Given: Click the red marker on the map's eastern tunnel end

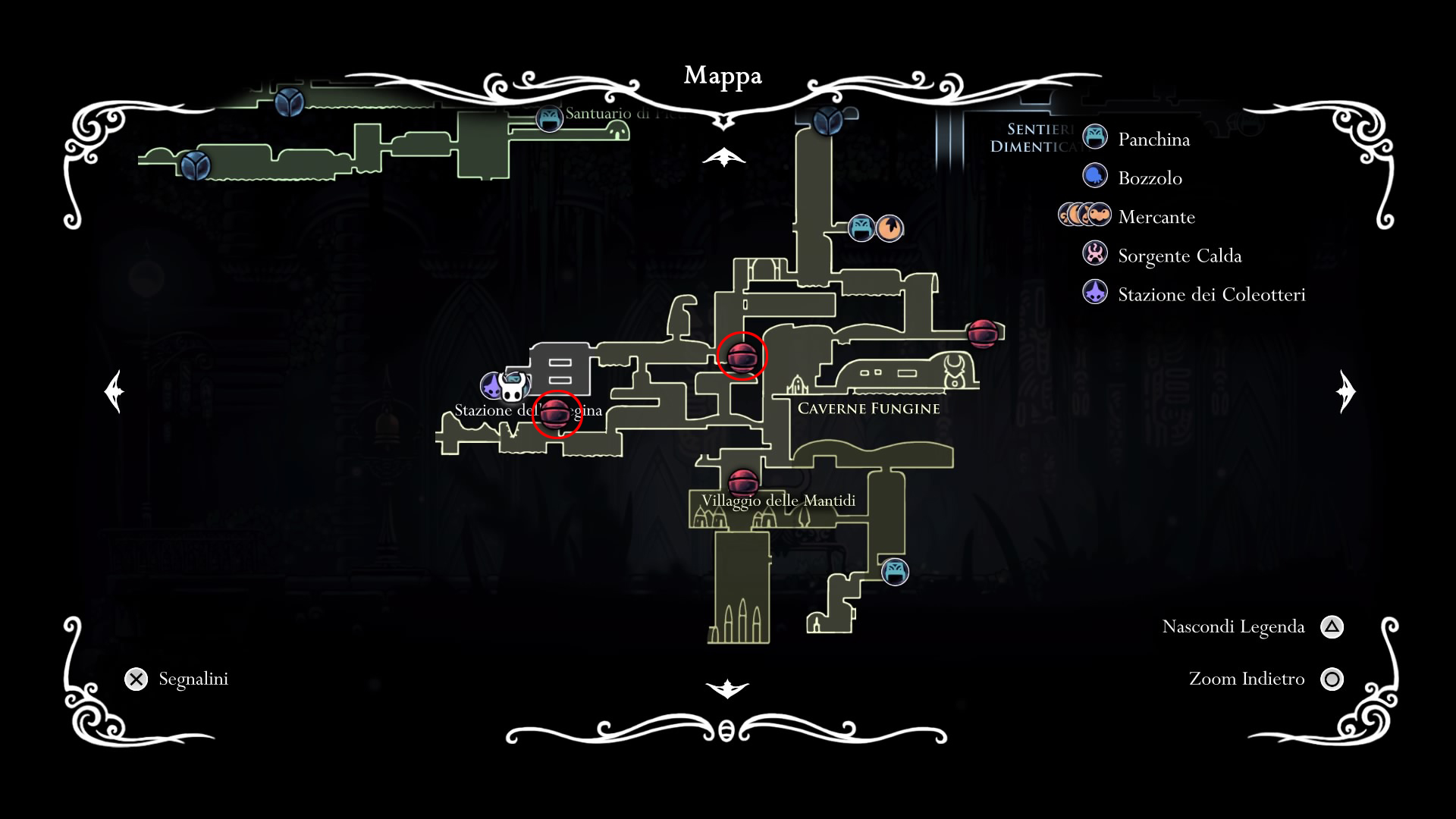Looking at the screenshot, I should pyautogui.click(x=982, y=333).
